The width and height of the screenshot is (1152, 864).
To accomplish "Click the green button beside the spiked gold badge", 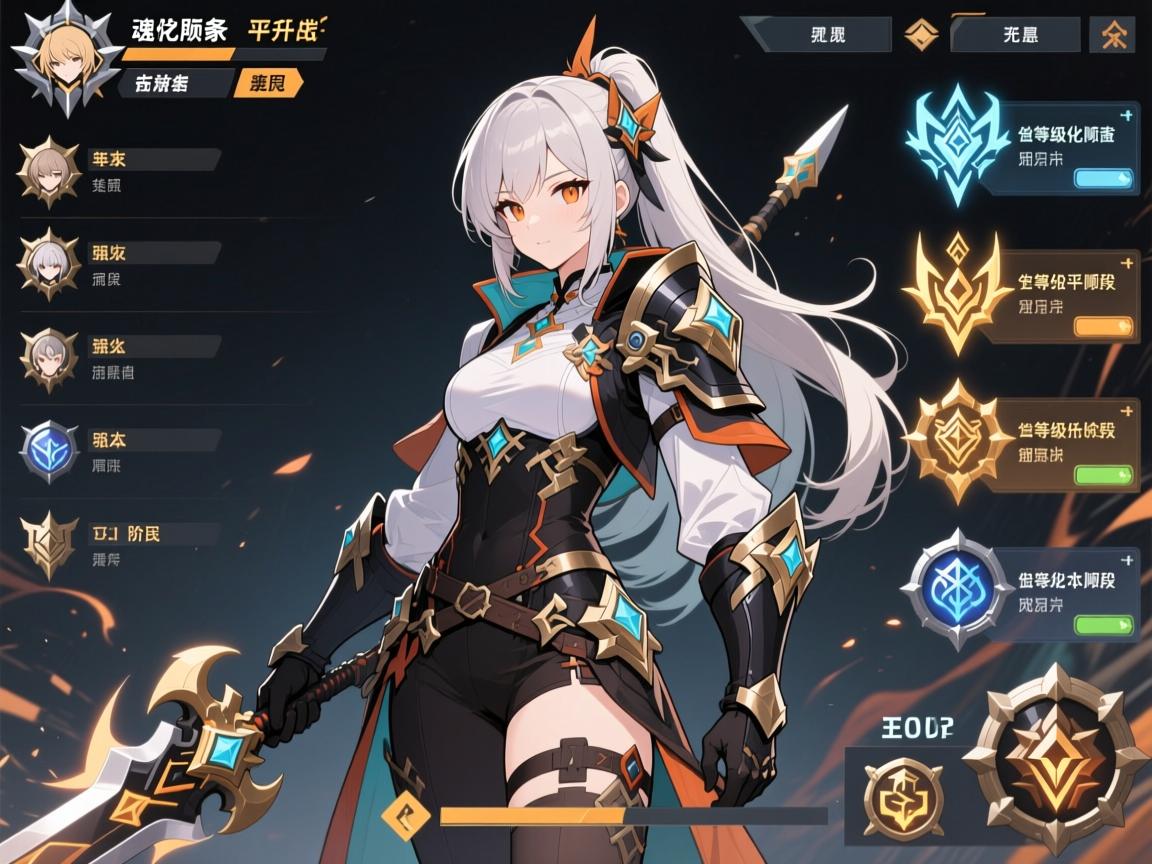I will point(1103,475).
